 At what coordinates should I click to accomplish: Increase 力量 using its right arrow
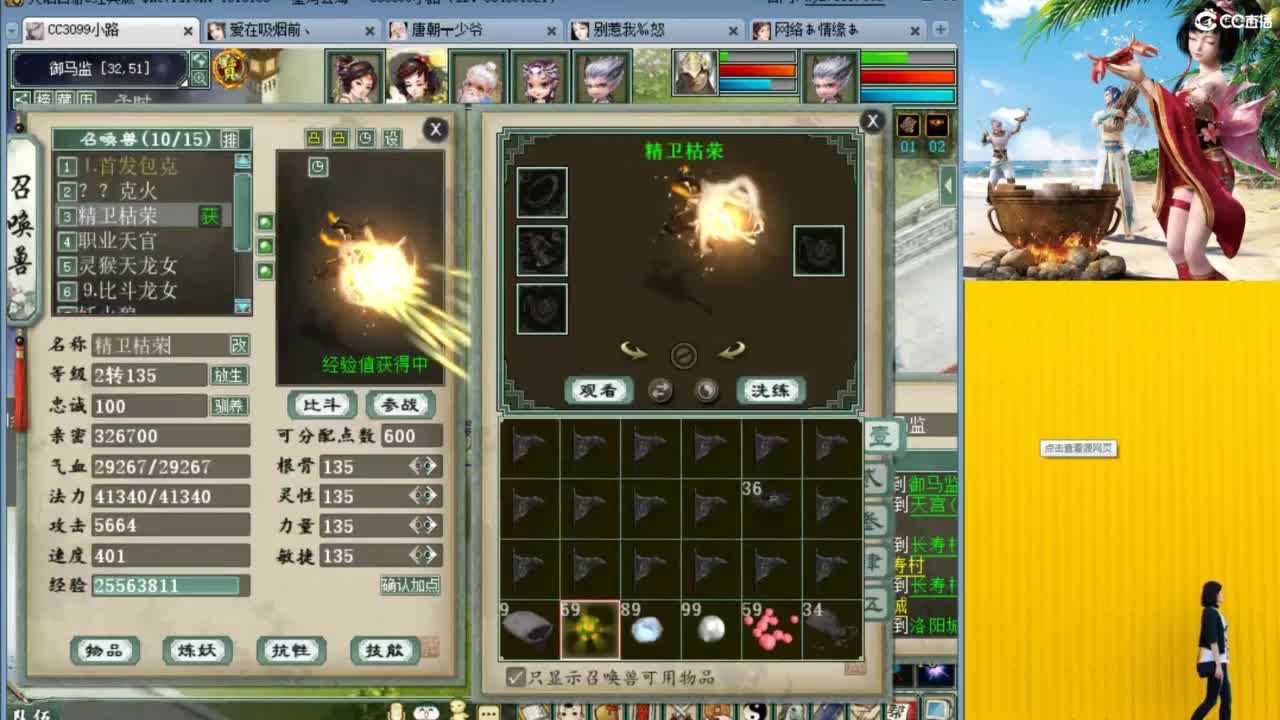[432, 526]
